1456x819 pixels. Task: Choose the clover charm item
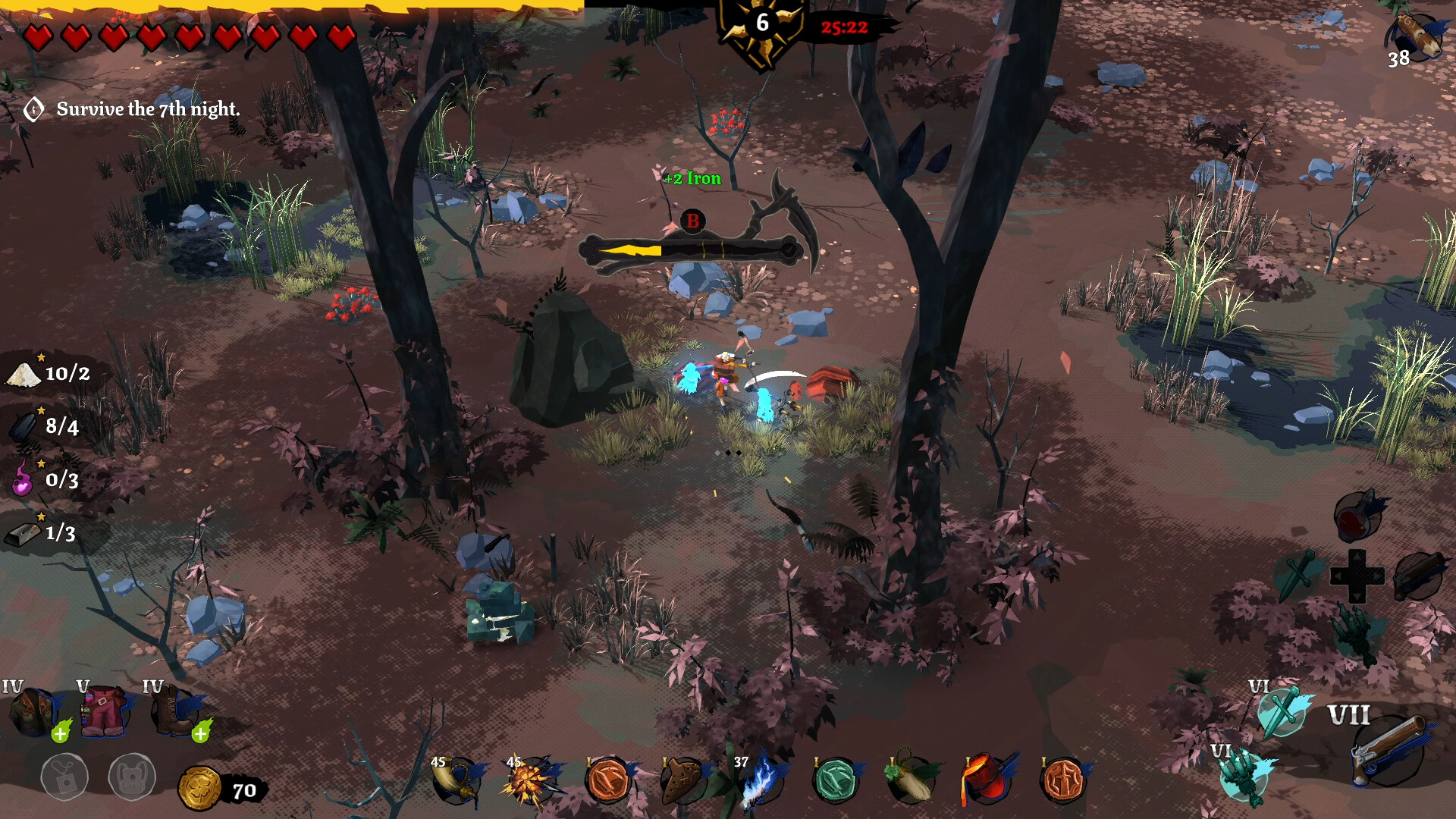coord(910,780)
